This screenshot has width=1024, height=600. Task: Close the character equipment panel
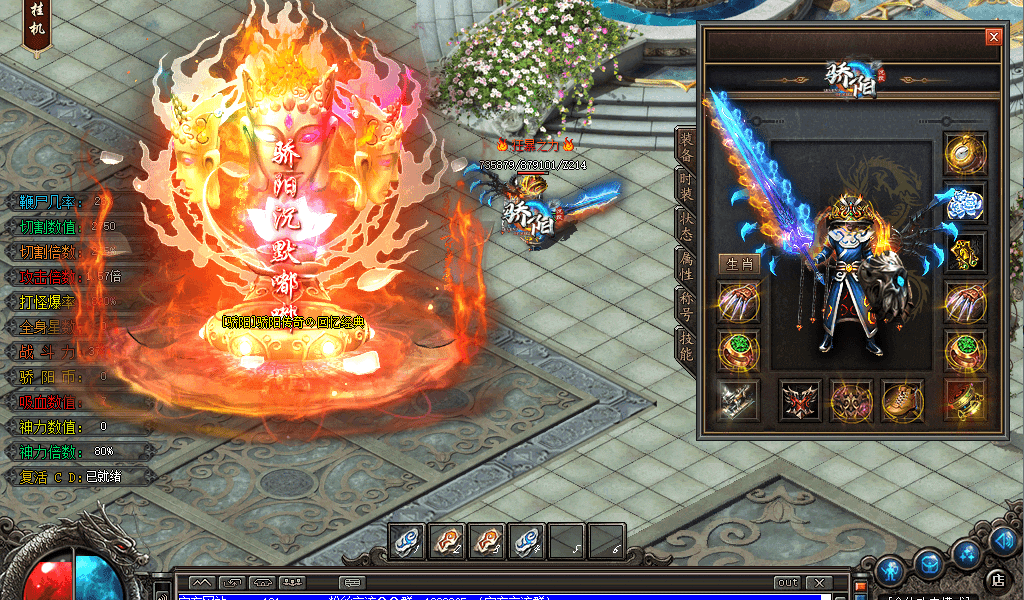[x=993, y=37]
